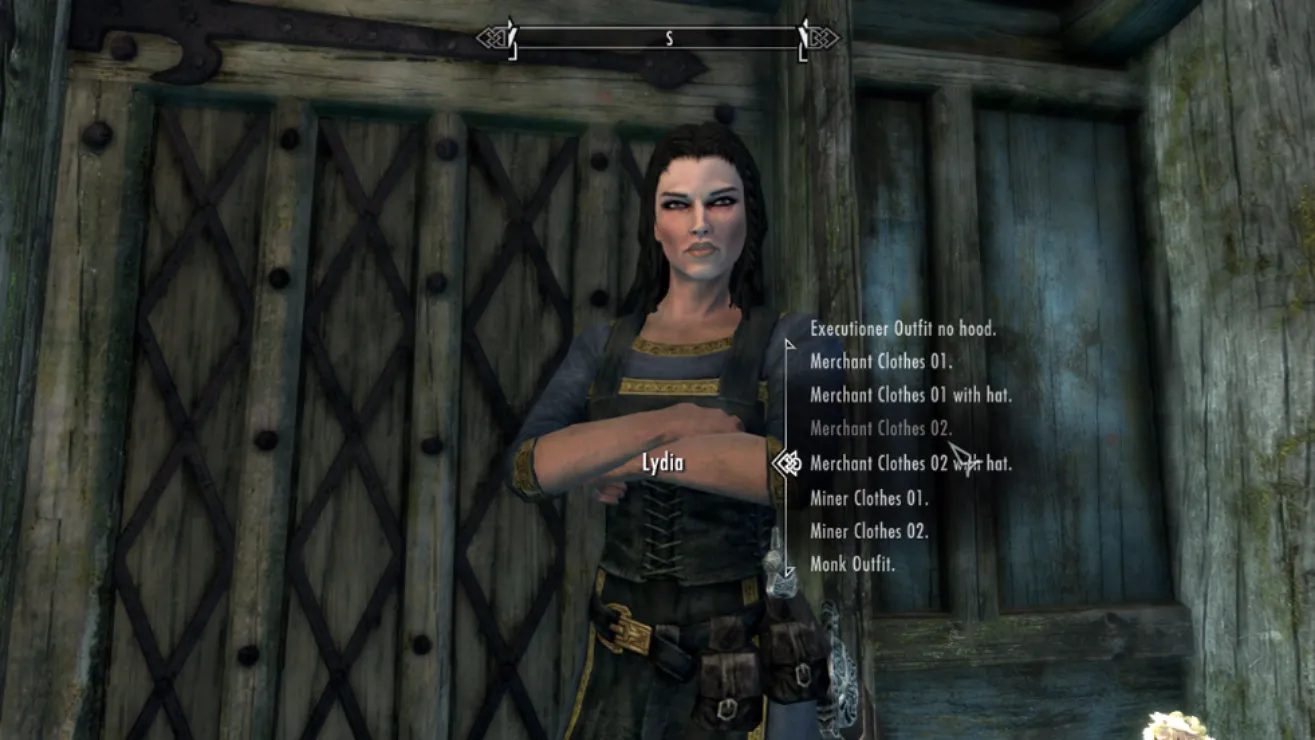Select the greyed Merchant Clothes 02 entry
1315x740 pixels.
[x=881, y=429]
